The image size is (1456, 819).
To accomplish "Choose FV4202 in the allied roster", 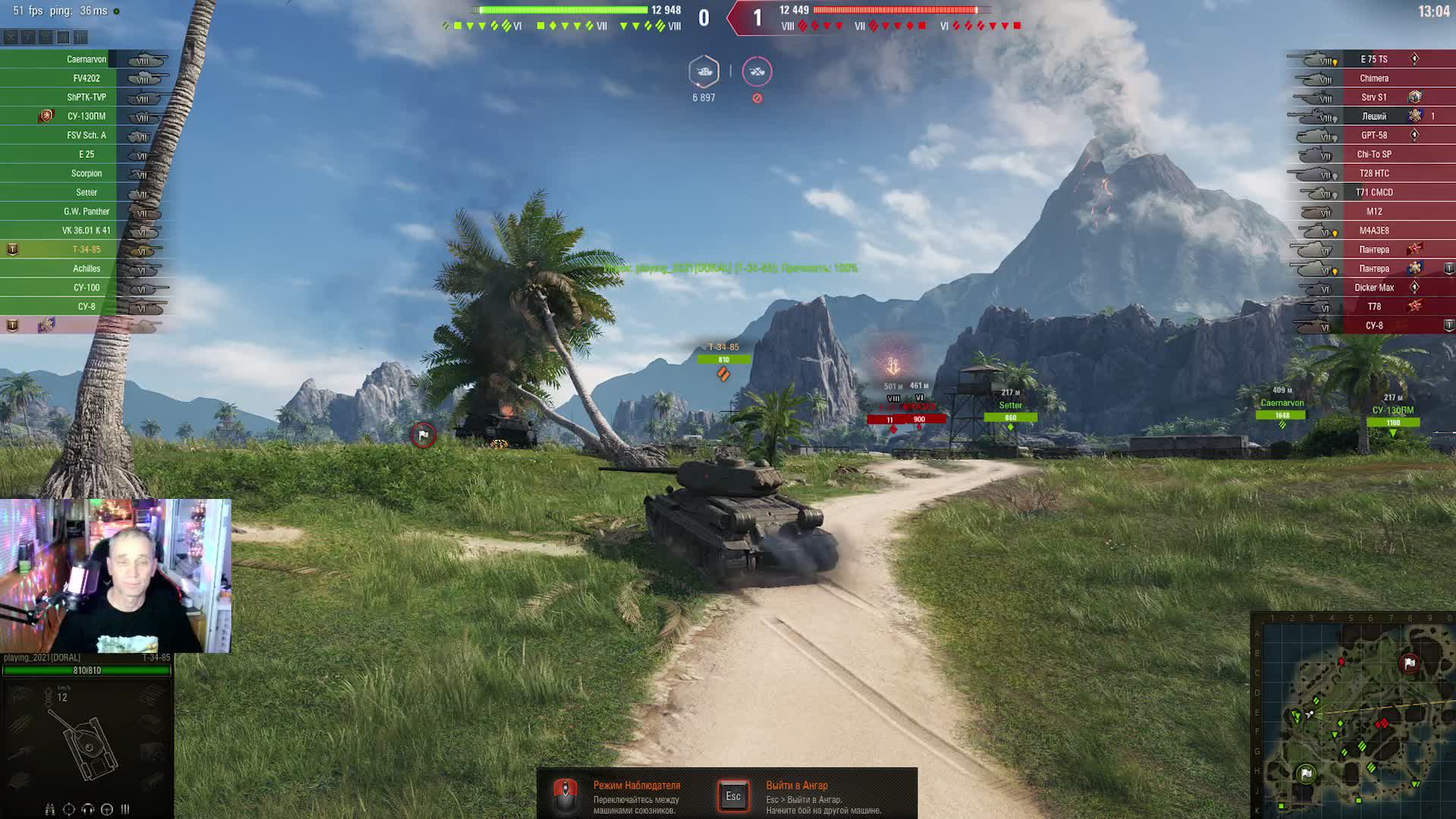I will [x=86, y=78].
